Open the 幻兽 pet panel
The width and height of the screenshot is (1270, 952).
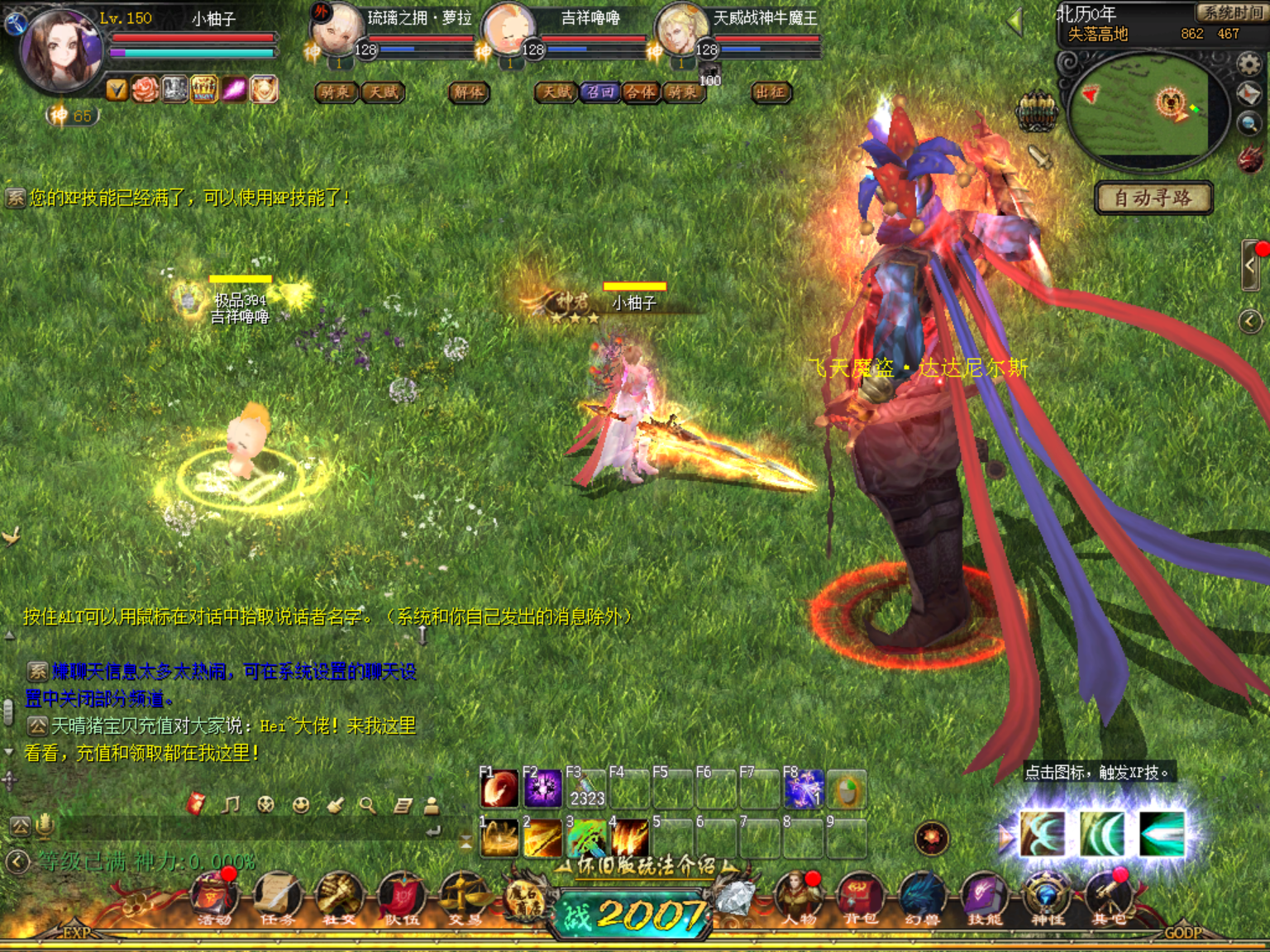[922, 897]
